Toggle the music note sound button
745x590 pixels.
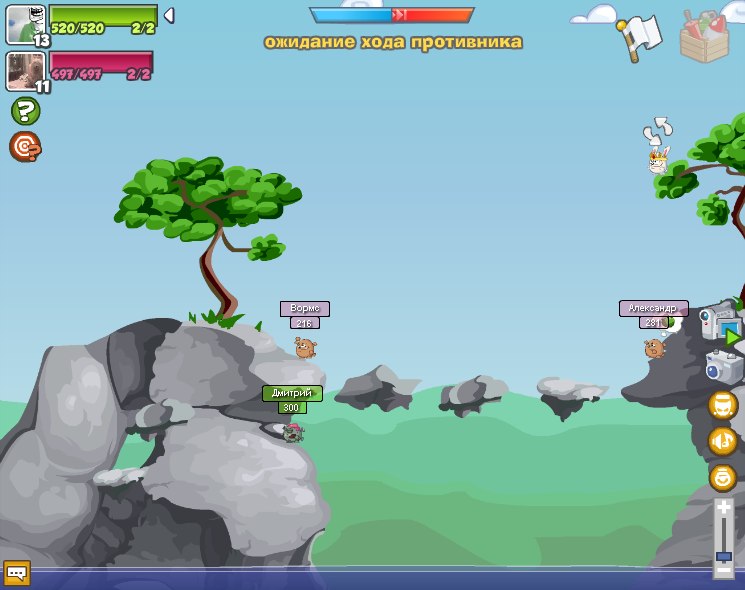tap(722, 441)
